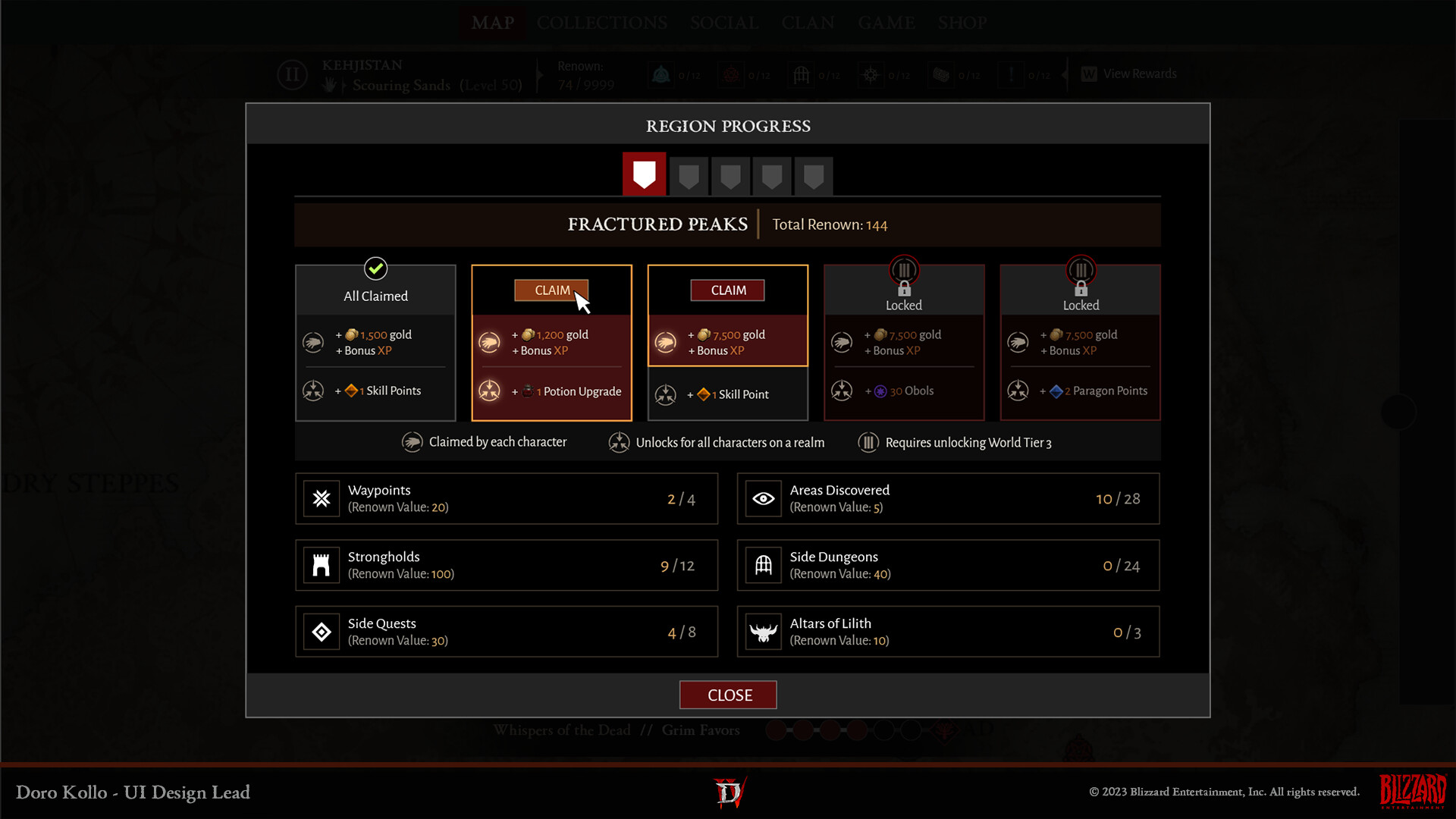Open the Collections tab
This screenshot has height=819, width=1456.
click(x=602, y=23)
